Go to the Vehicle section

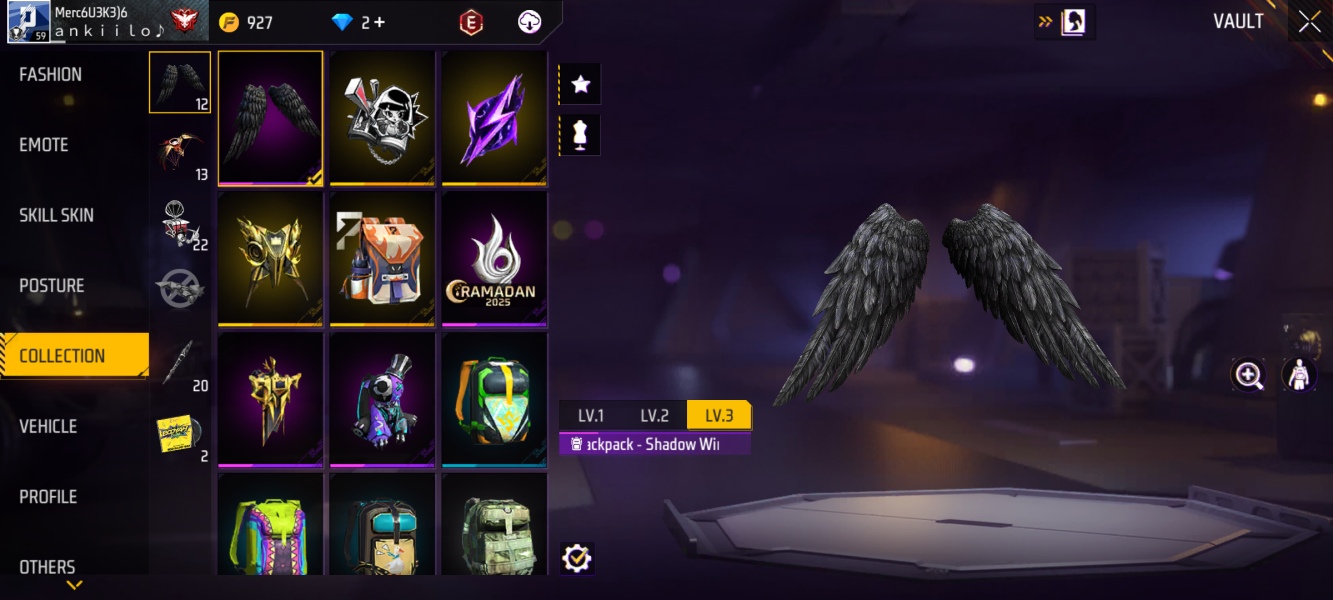48,427
